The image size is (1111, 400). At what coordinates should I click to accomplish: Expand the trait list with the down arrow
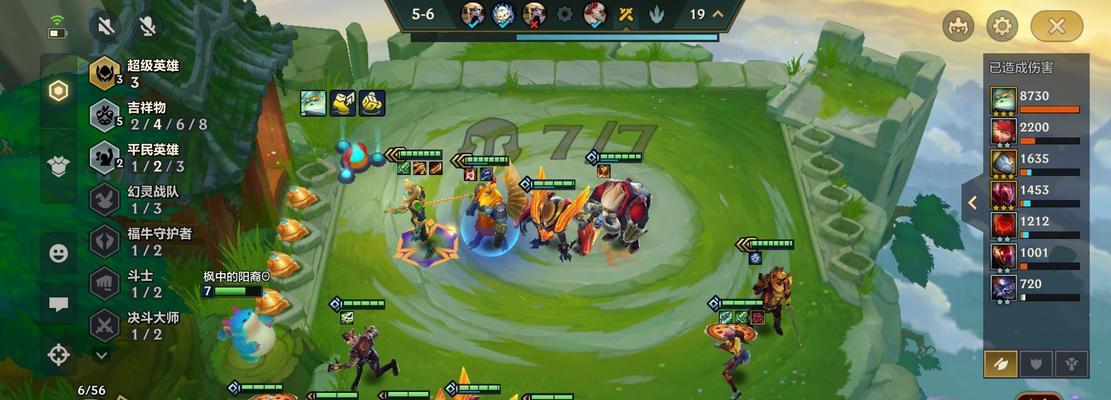101,354
